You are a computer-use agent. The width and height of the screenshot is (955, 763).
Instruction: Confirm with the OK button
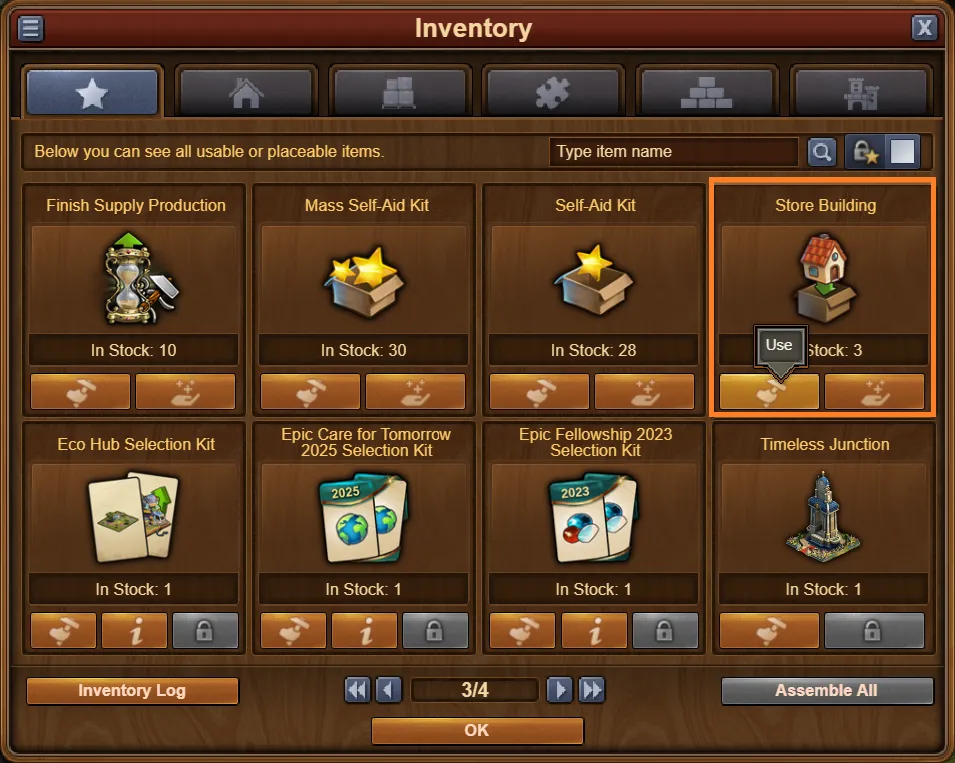coord(477,731)
